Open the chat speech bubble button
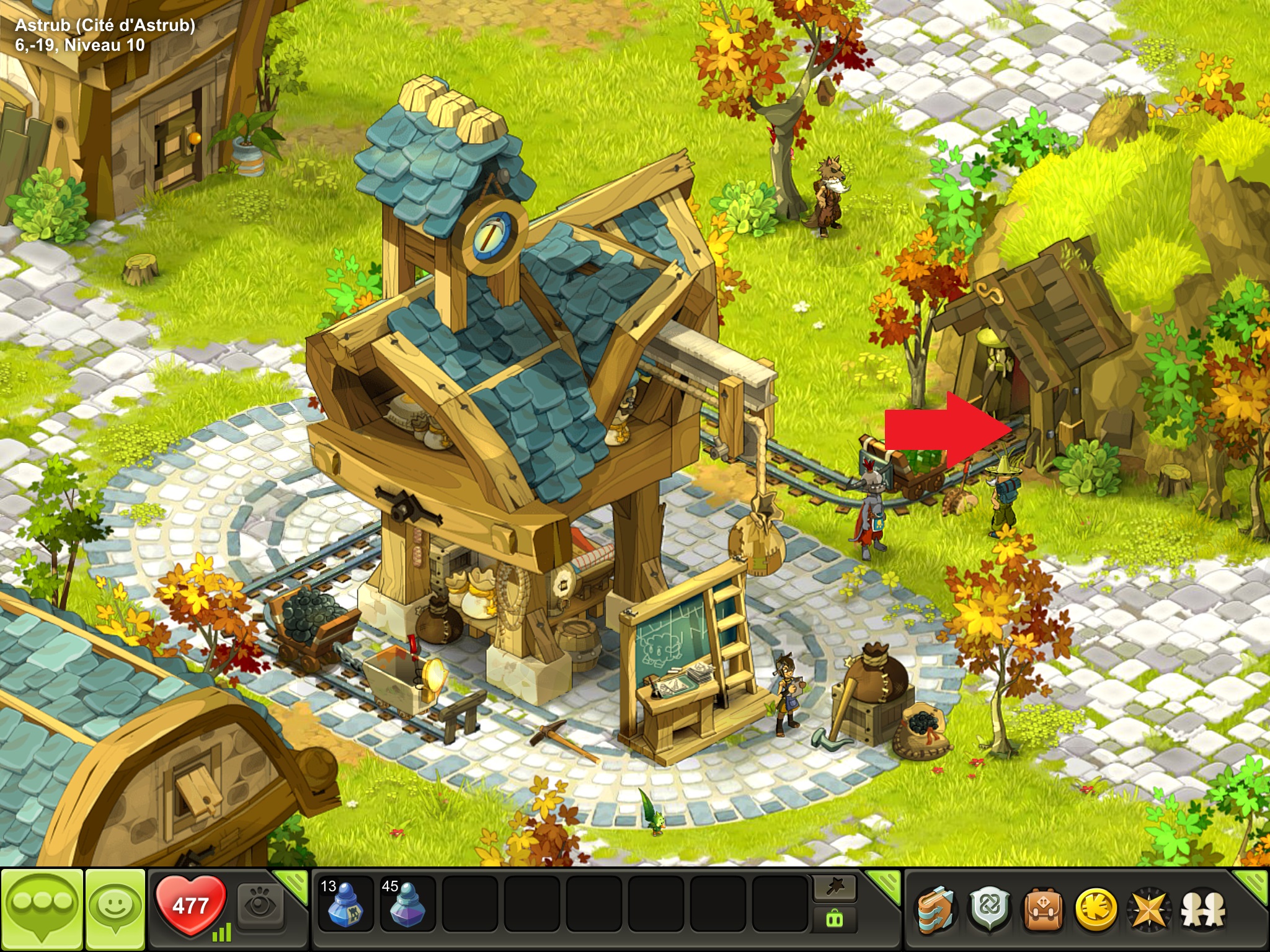This screenshot has height=952, width=1270. [x=42, y=909]
